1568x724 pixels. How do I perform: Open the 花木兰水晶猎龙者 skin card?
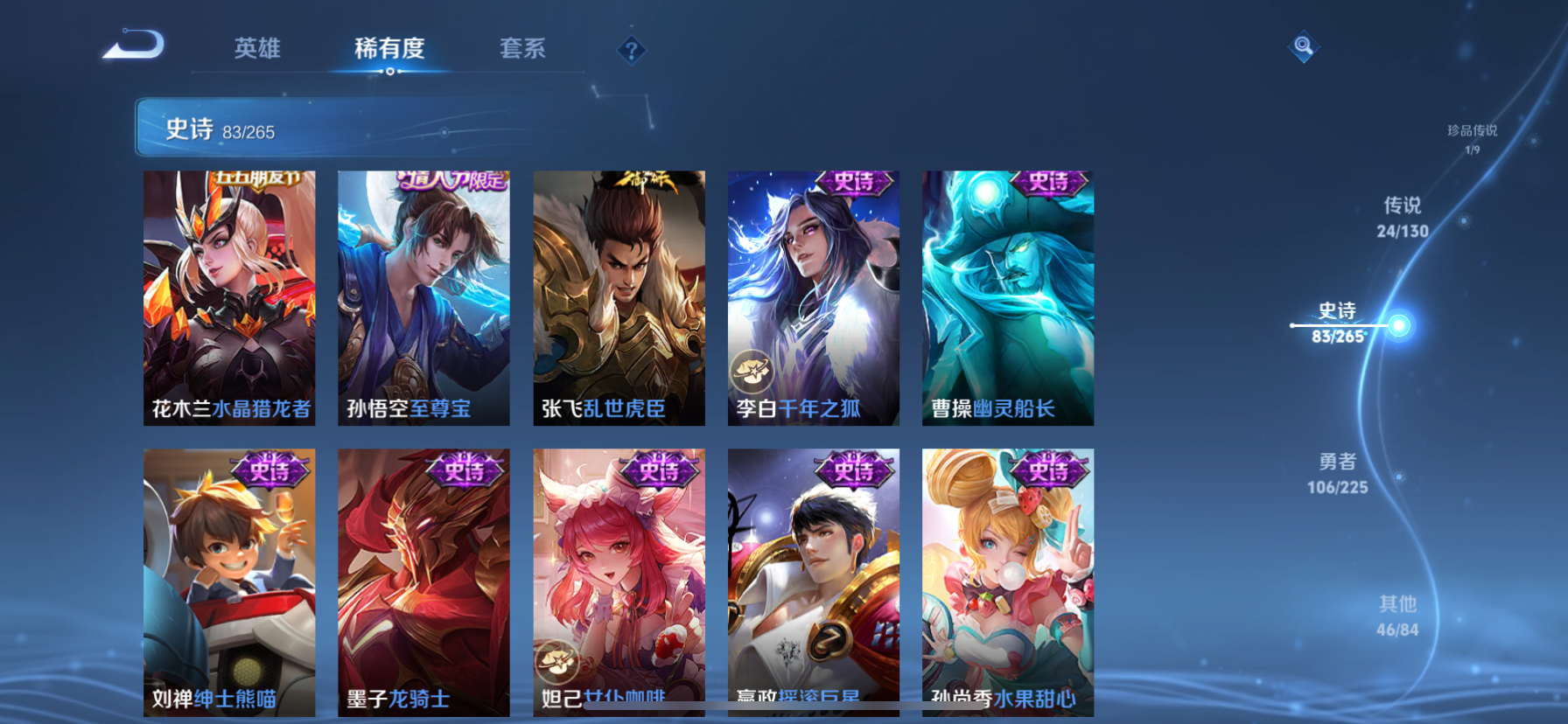click(229, 297)
